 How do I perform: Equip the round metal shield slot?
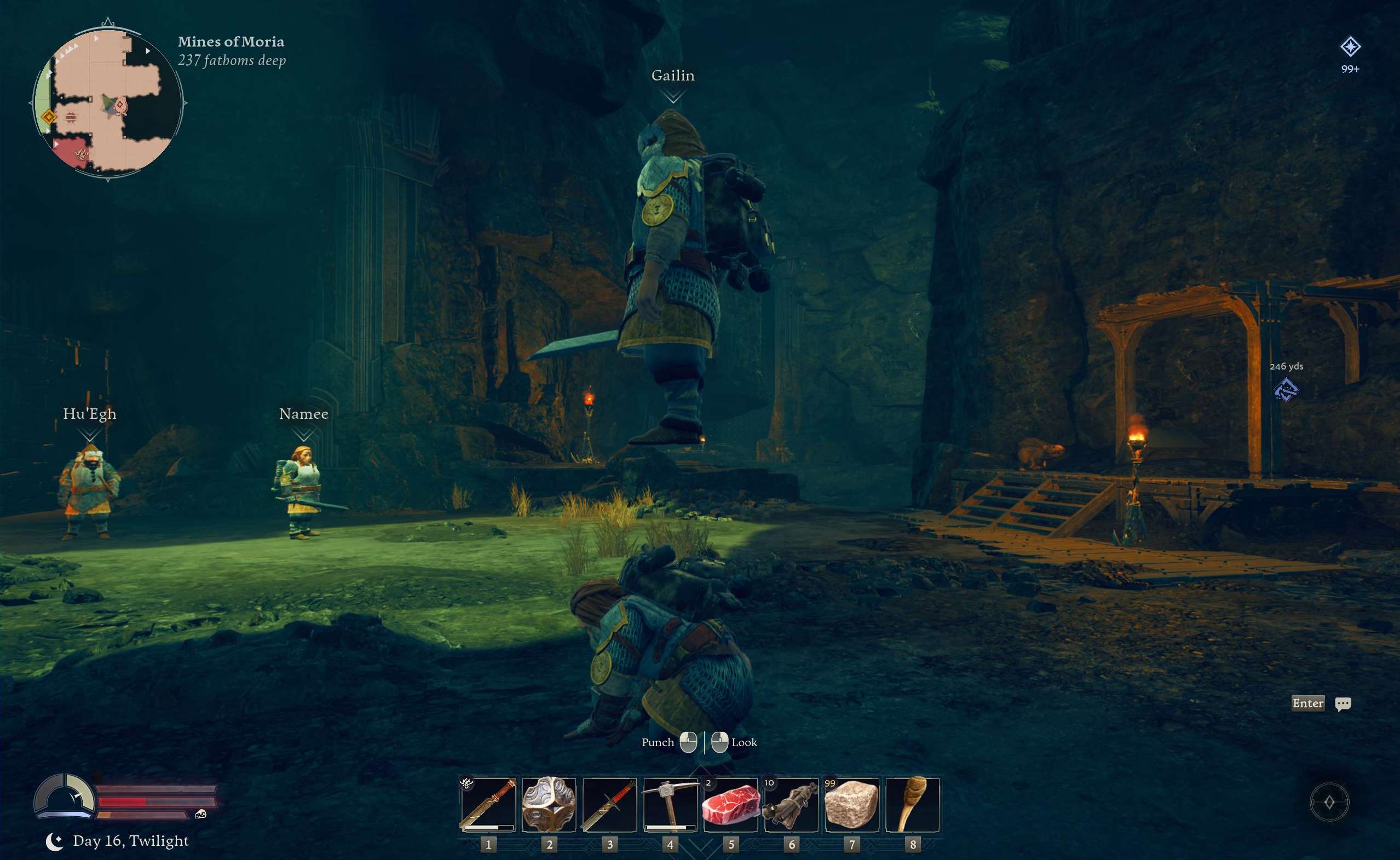click(549, 804)
